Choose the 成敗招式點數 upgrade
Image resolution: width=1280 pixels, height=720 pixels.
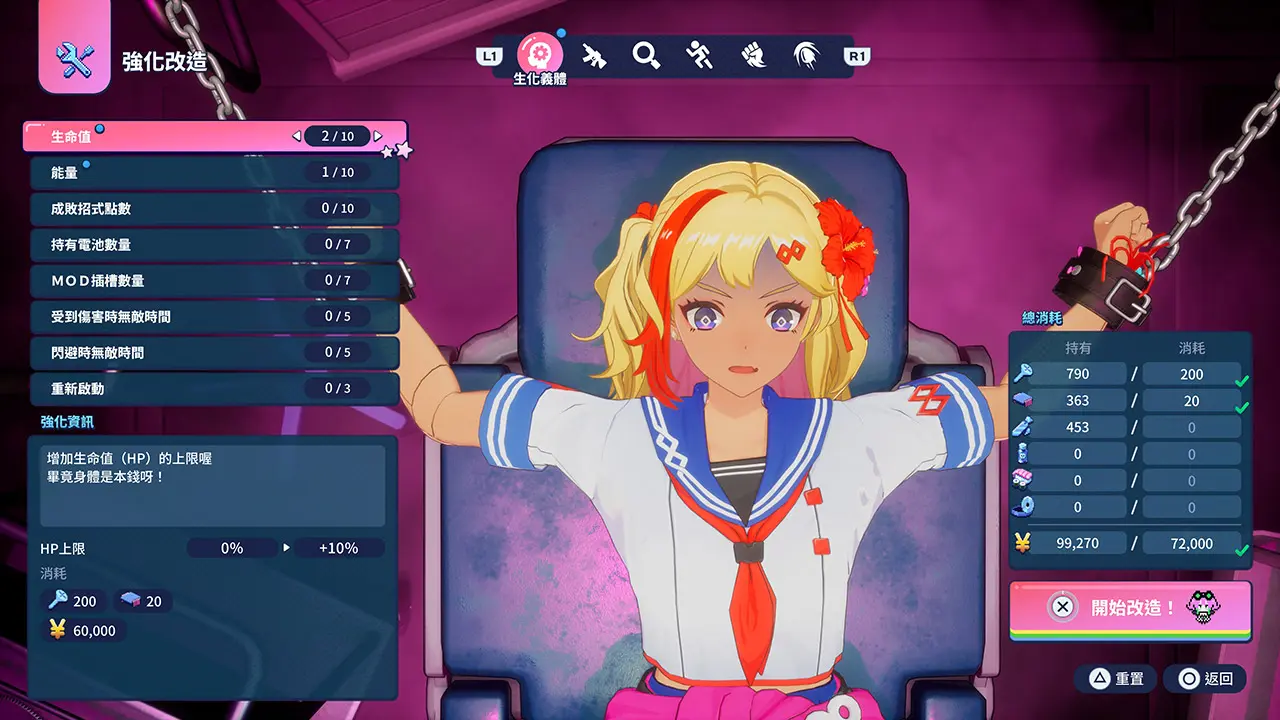pyautogui.click(x=213, y=209)
